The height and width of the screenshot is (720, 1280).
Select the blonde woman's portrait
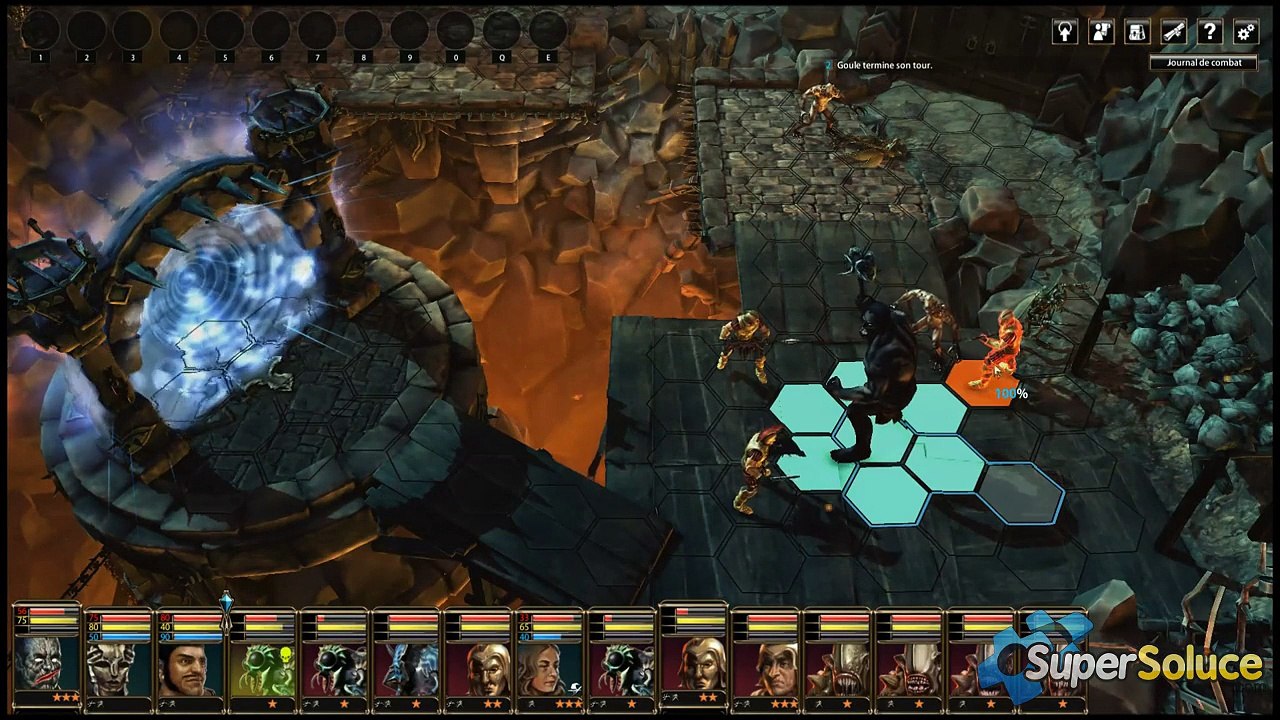coord(551,667)
